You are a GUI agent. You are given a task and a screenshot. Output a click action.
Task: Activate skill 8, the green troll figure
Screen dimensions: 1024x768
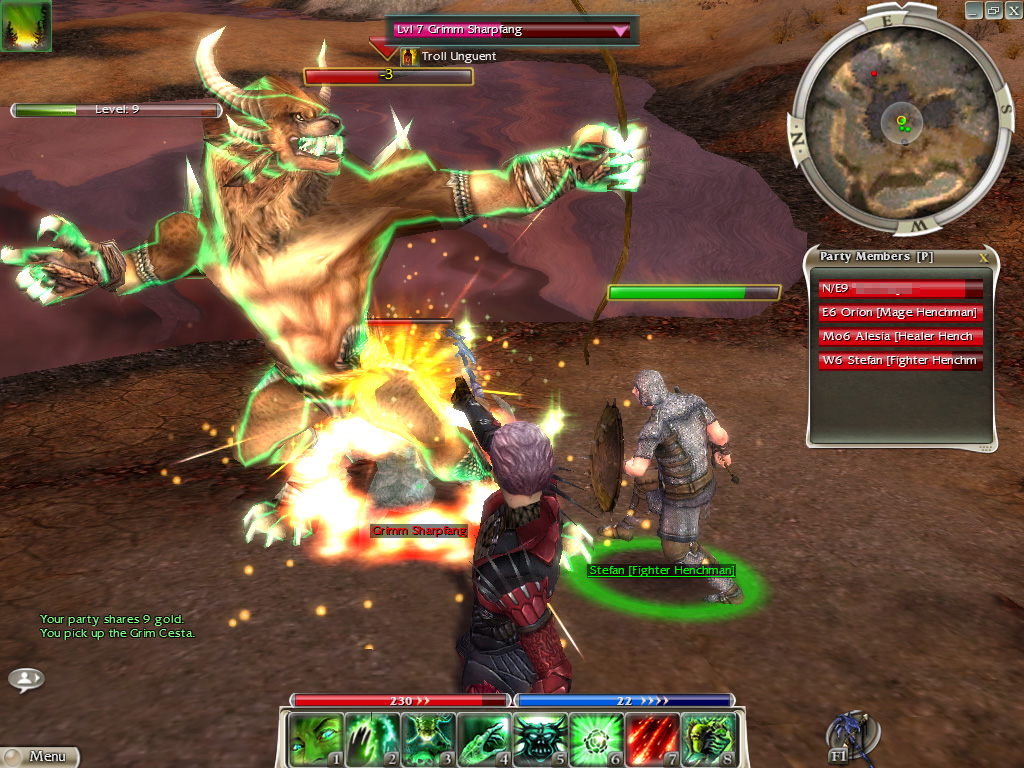709,739
